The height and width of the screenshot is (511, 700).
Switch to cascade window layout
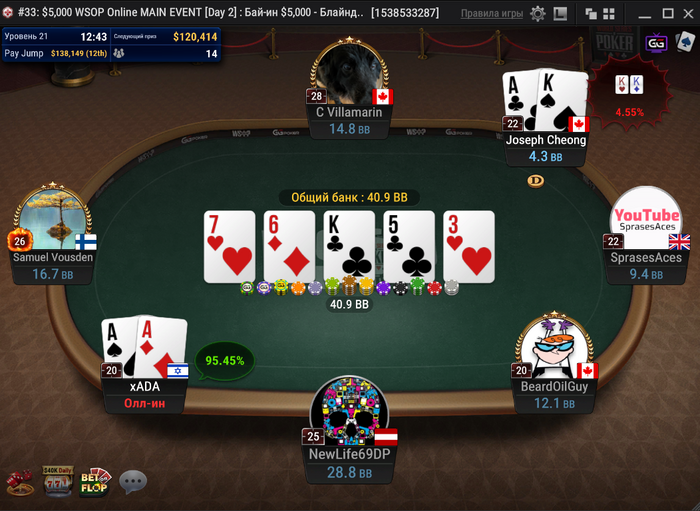[x=589, y=14]
